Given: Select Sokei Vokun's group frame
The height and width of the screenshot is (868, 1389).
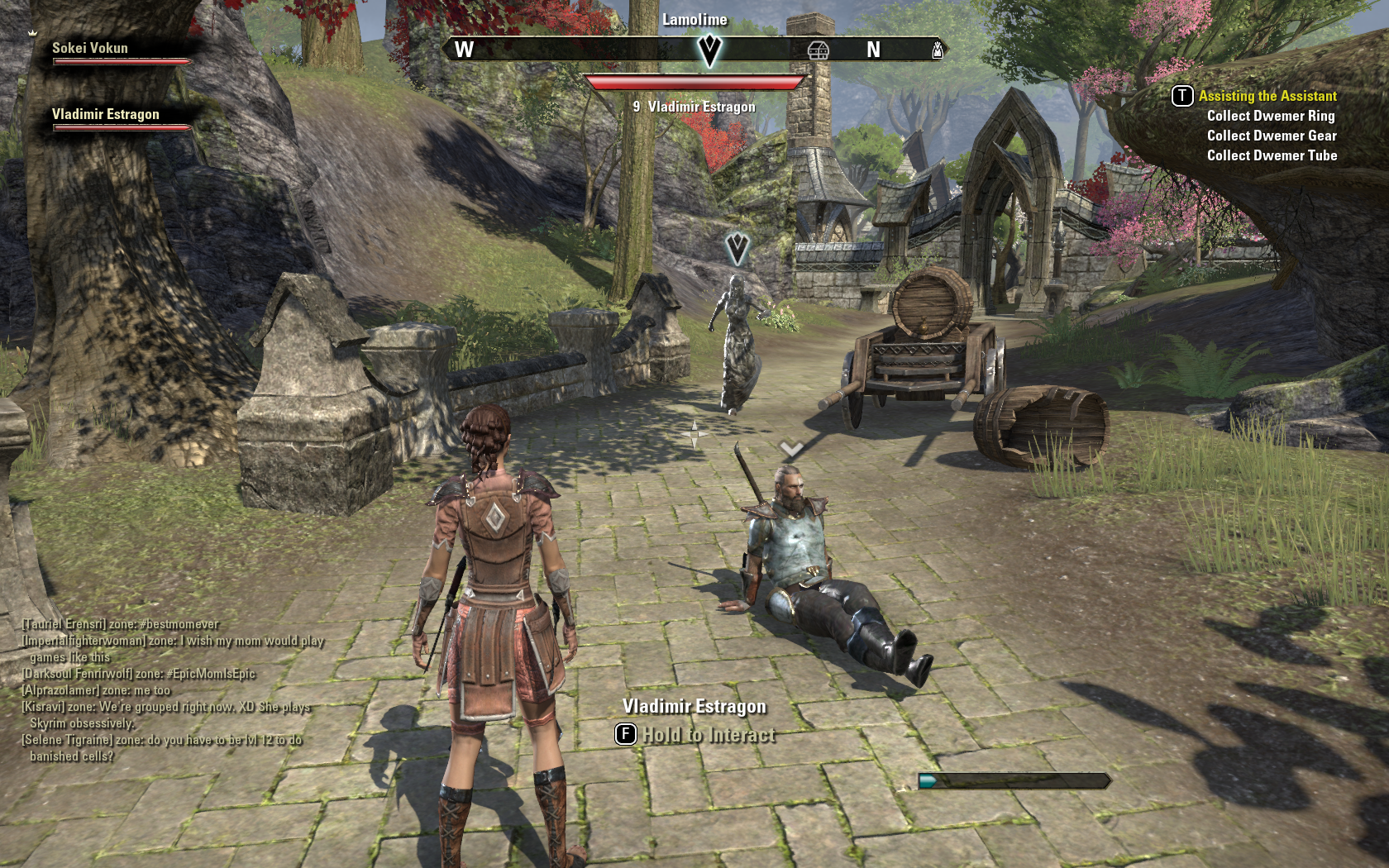Looking at the screenshot, I should pos(91,49).
